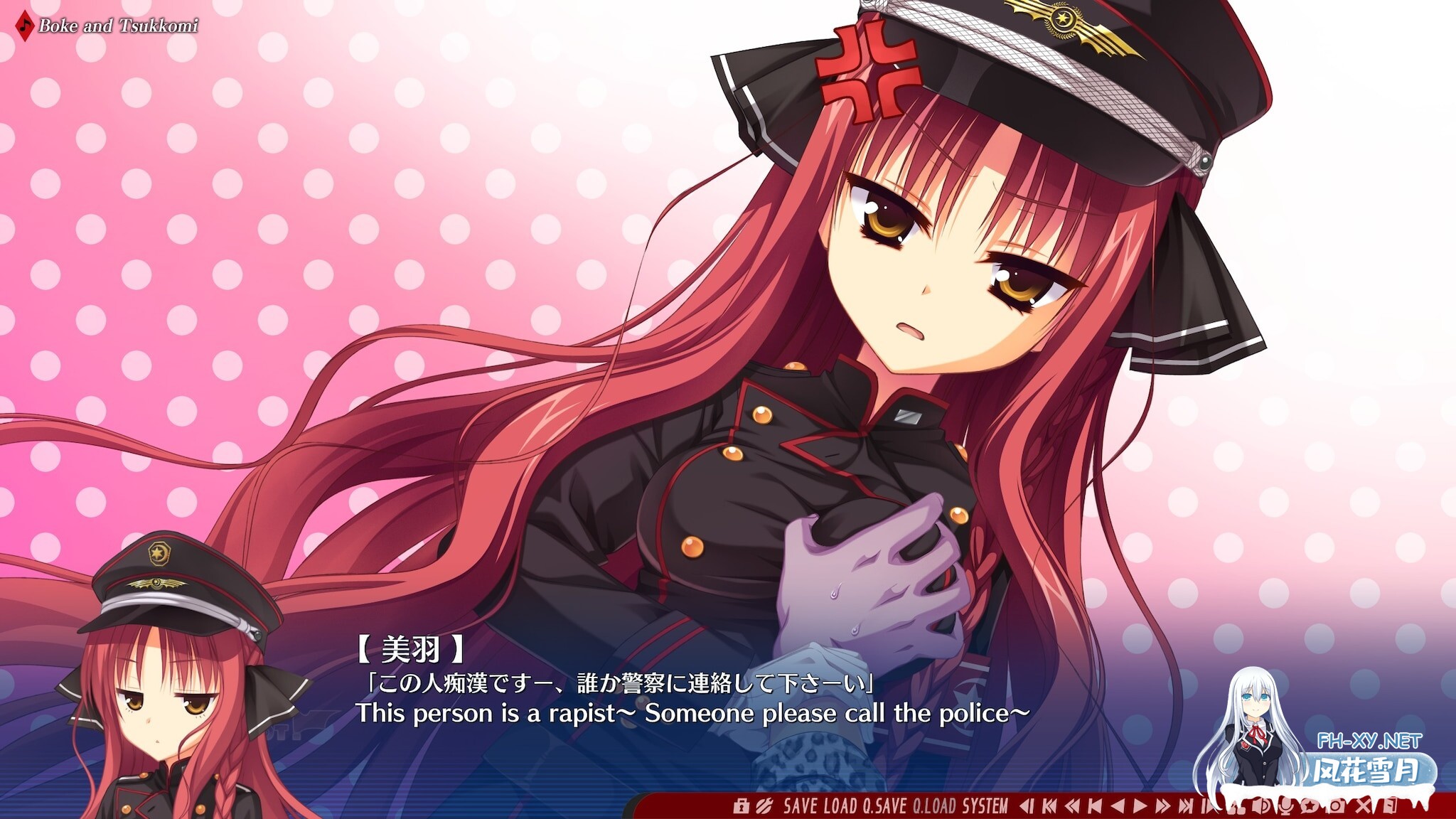Viewport: 1456px width, 819px height.
Task: Select the camera screenshot icon
Action: pos(1335,806)
